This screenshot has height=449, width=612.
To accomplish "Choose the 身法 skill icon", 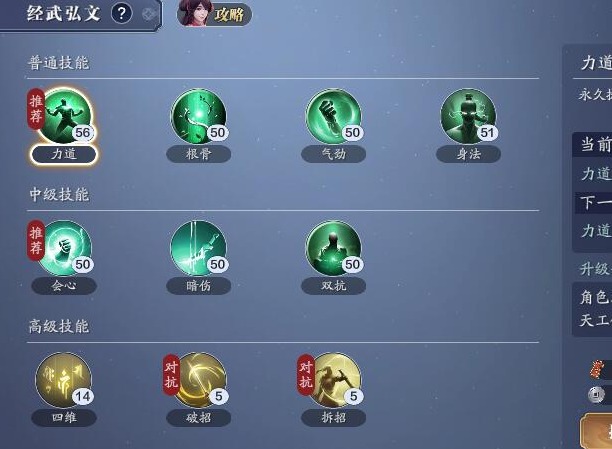I will pos(468,117).
